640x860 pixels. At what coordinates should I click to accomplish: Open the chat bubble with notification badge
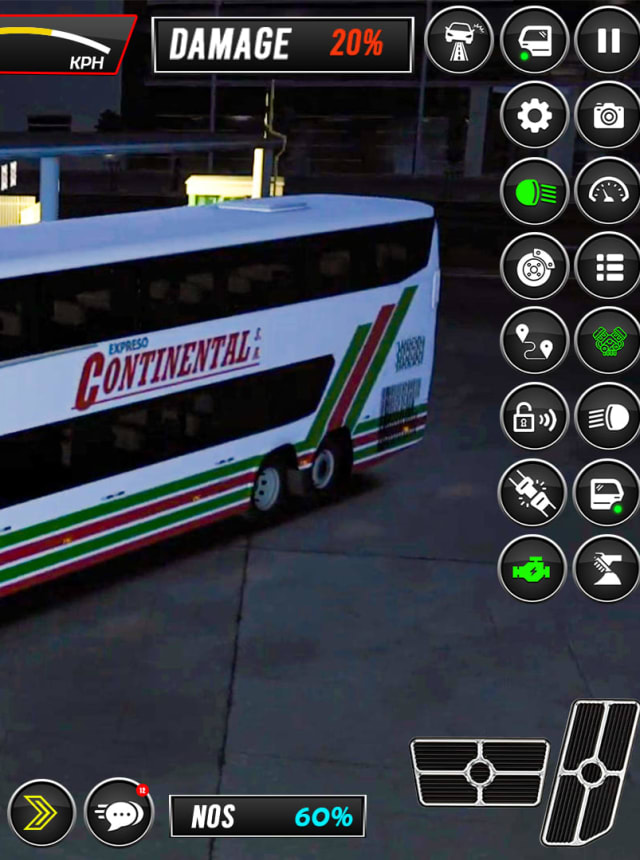[x=119, y=813]
